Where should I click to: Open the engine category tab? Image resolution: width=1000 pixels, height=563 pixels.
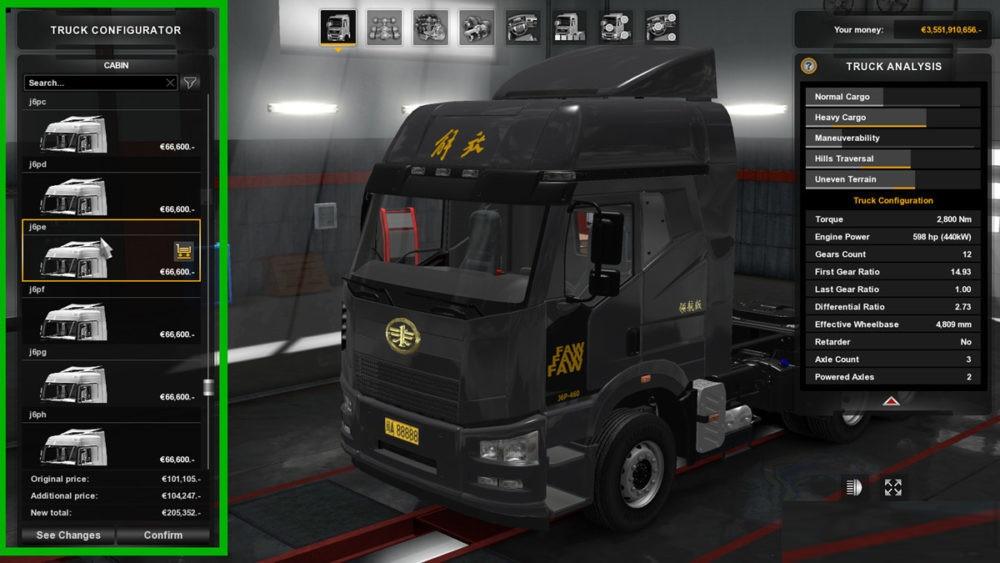(x=430, y=27)
